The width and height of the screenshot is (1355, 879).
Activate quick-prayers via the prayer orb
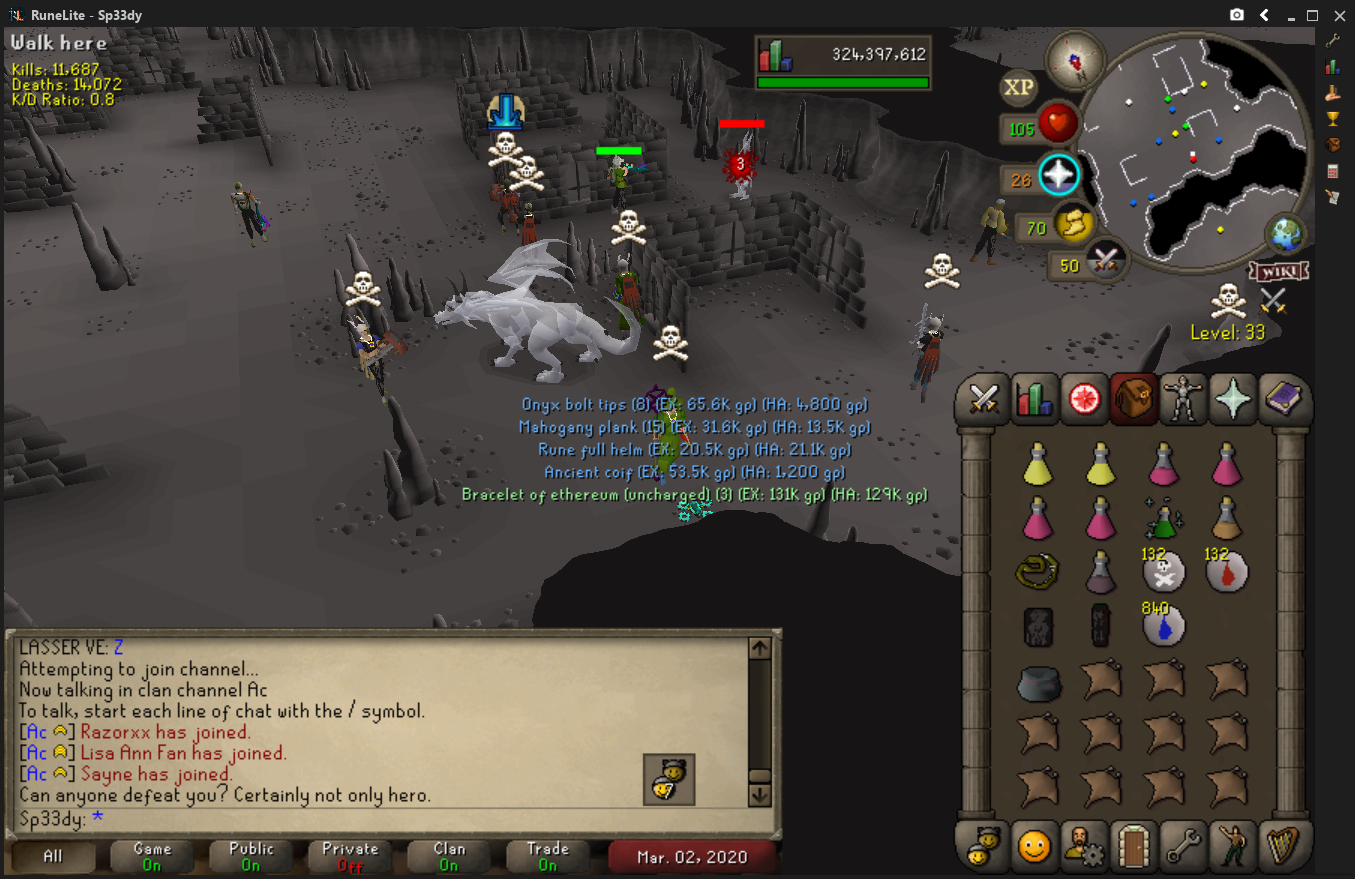[1058, 176]
